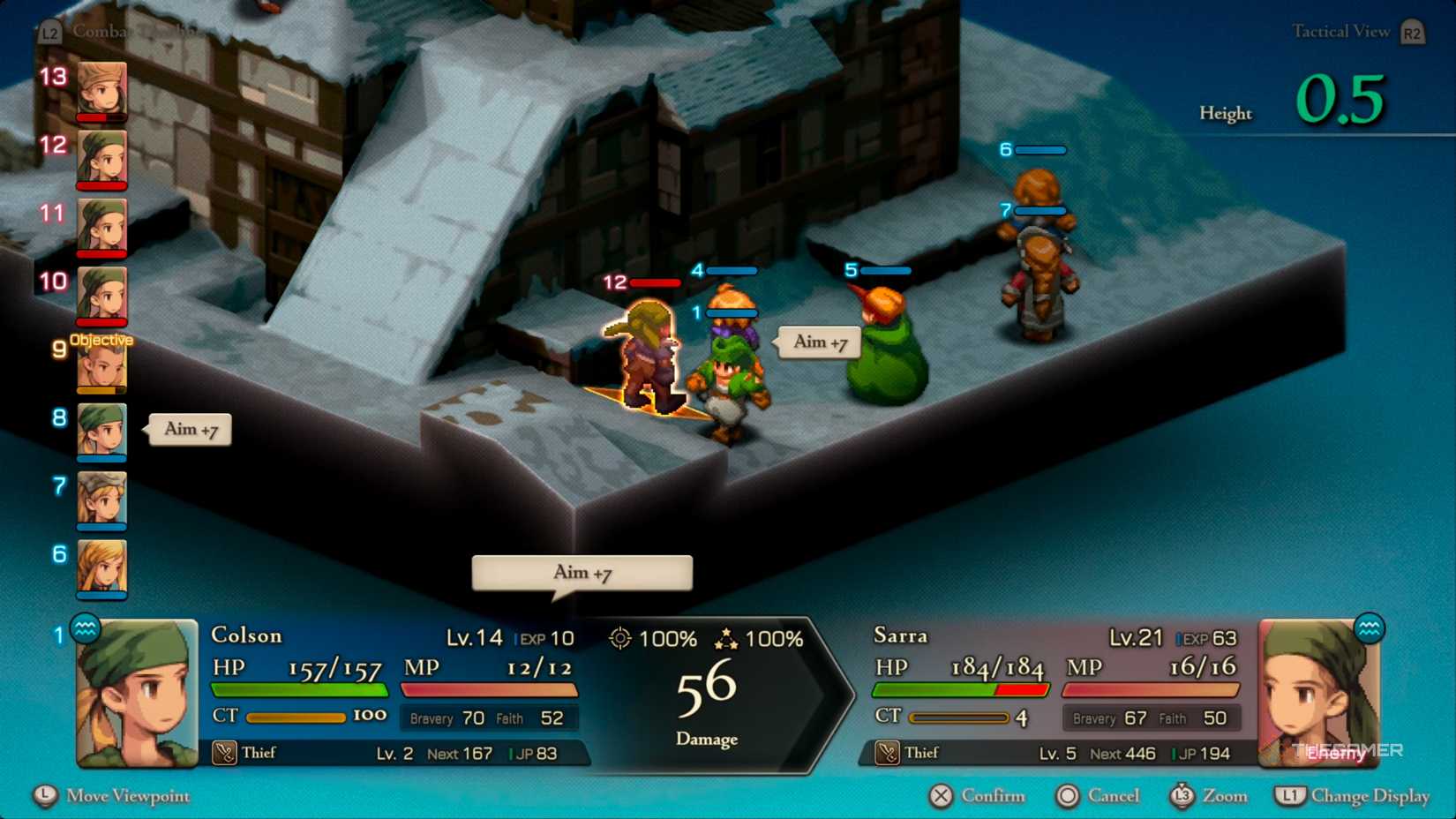
Task: Open the bottom-center Aim +7 speech bubble
Action: tap(581, 572)
